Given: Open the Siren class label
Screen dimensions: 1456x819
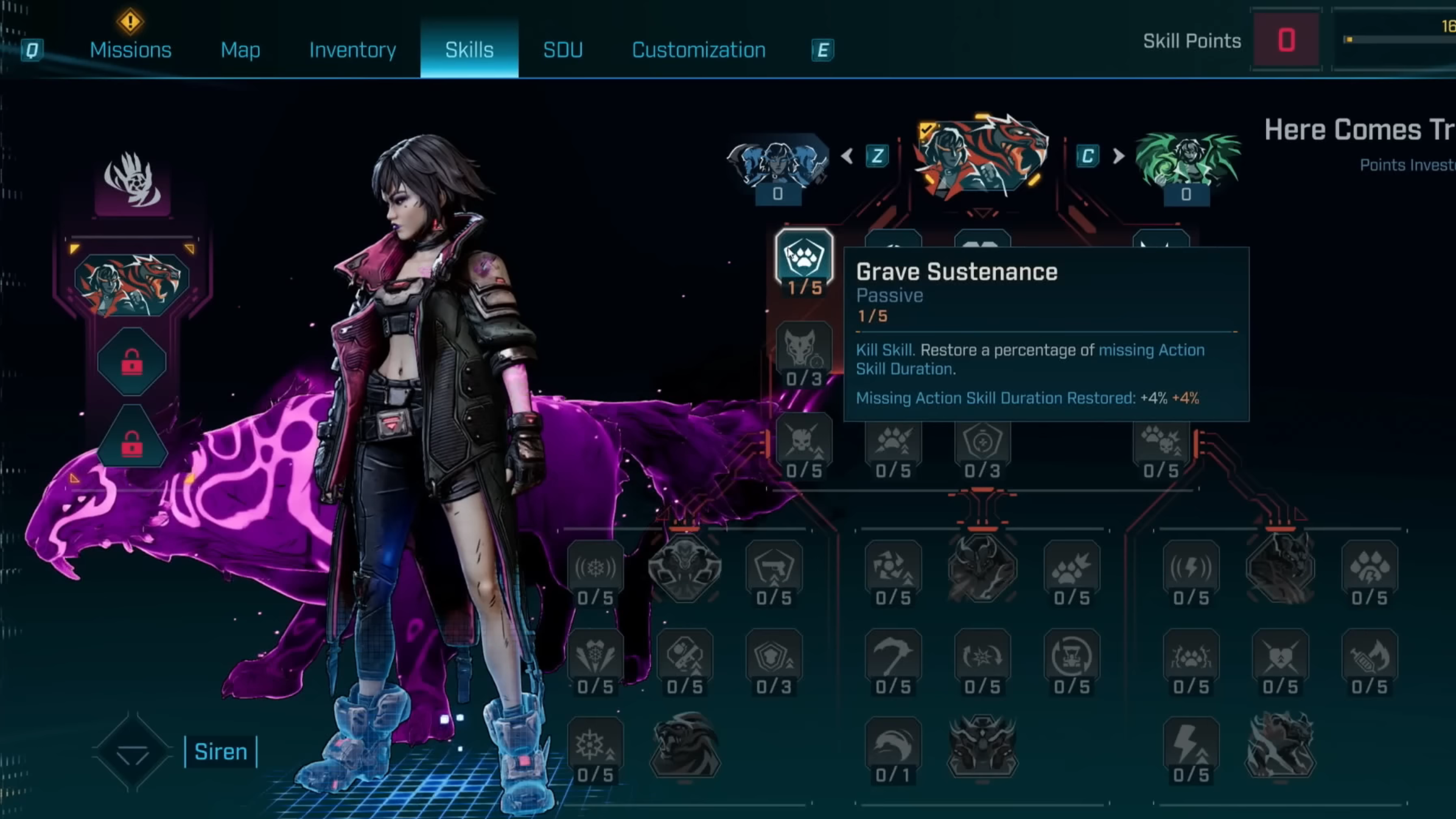Looking at the screenshot, I should [220, 752].
